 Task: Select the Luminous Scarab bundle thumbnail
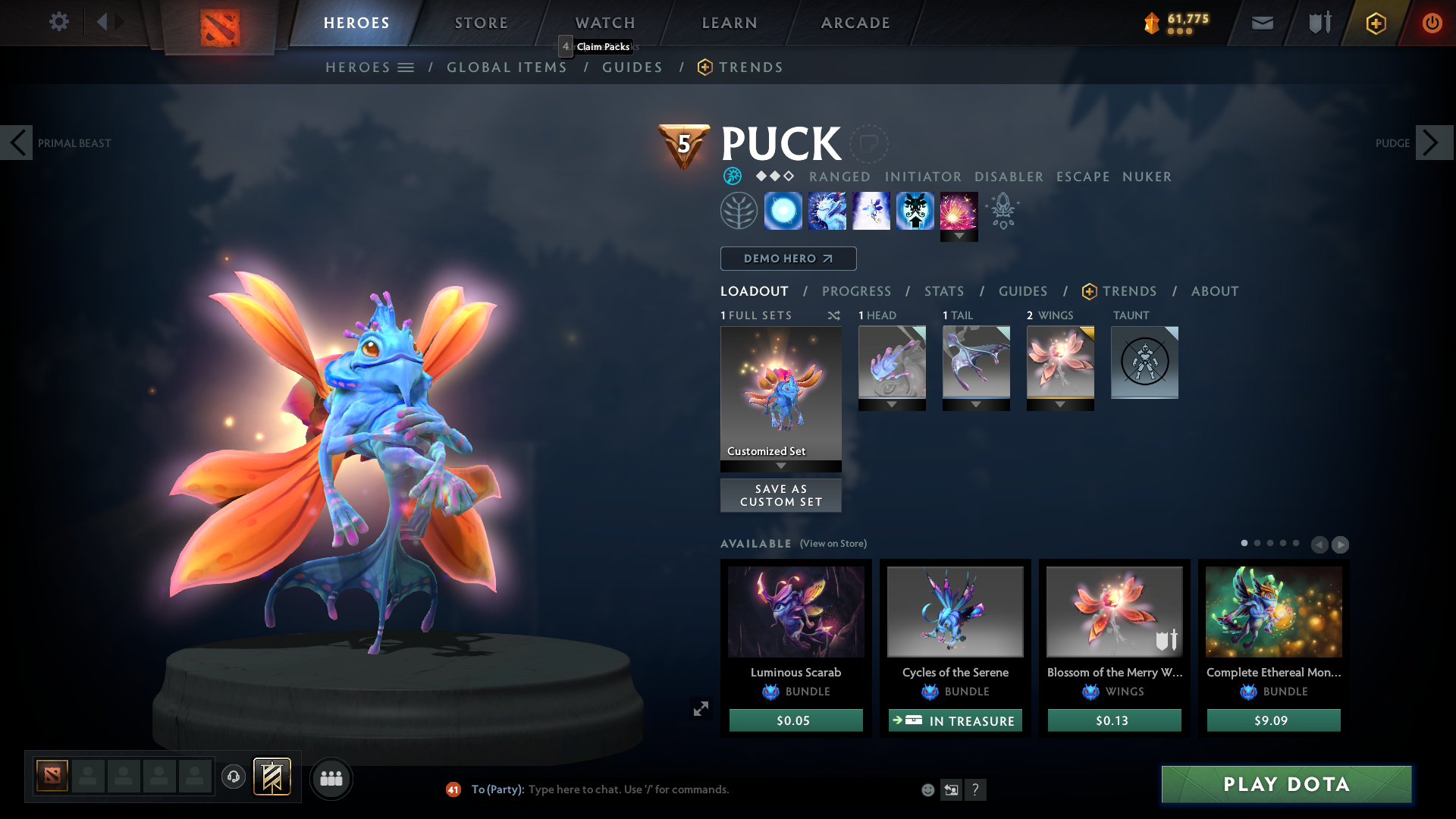pyautogui.click(x=795, y=611)
